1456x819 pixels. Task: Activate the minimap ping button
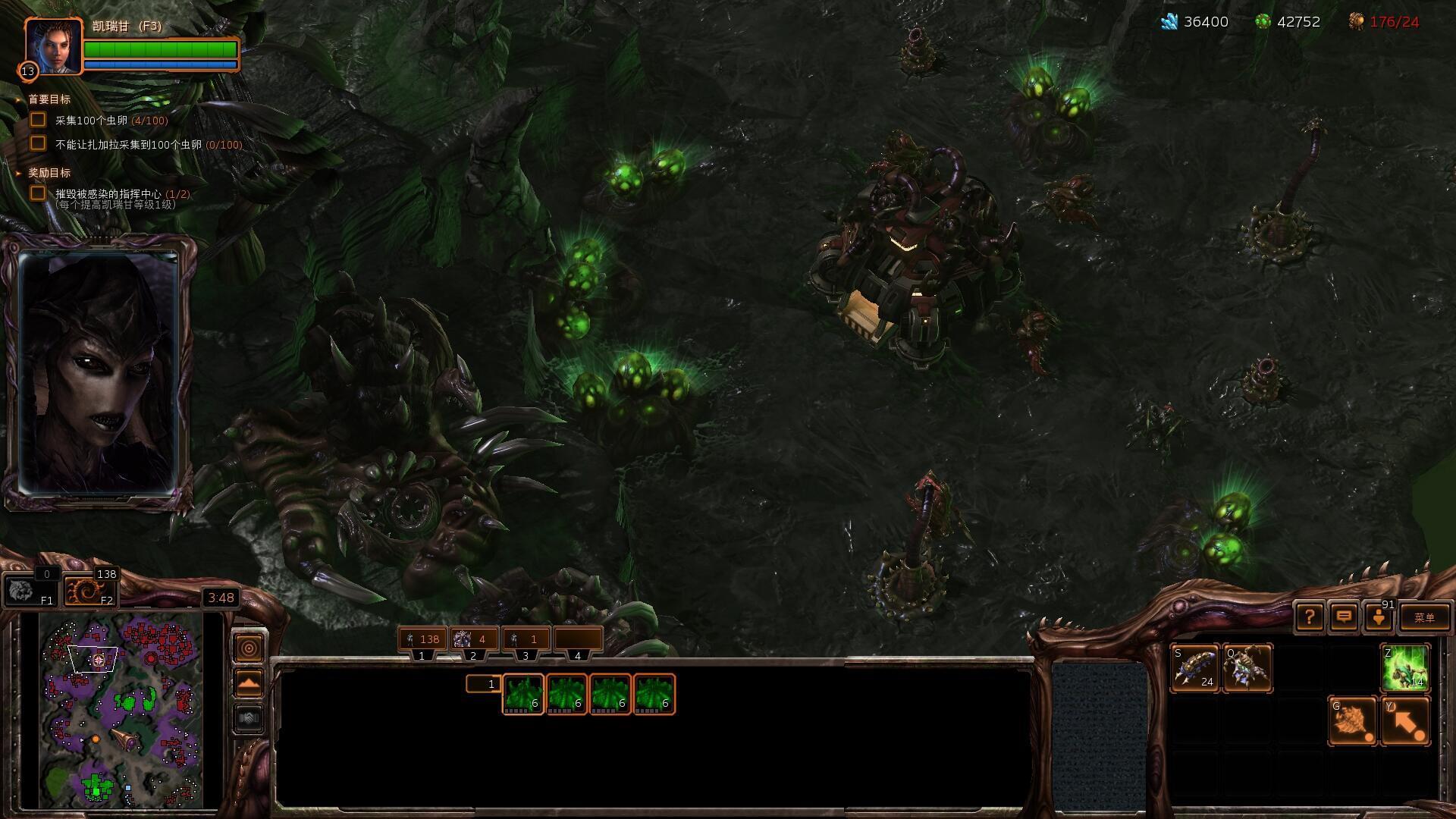249,648
